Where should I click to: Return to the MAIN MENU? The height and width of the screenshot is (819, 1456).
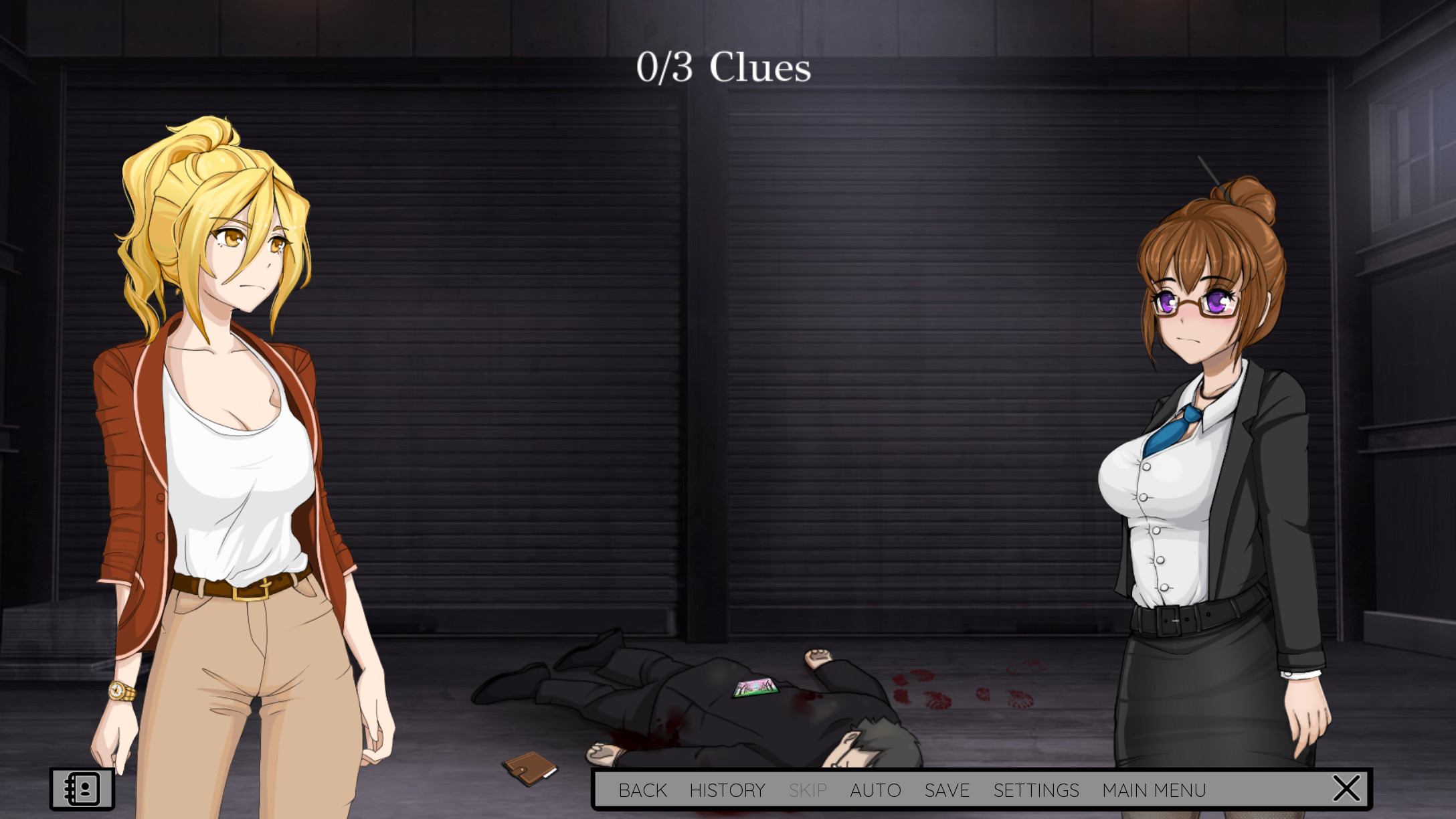(x=1156, y=790)
